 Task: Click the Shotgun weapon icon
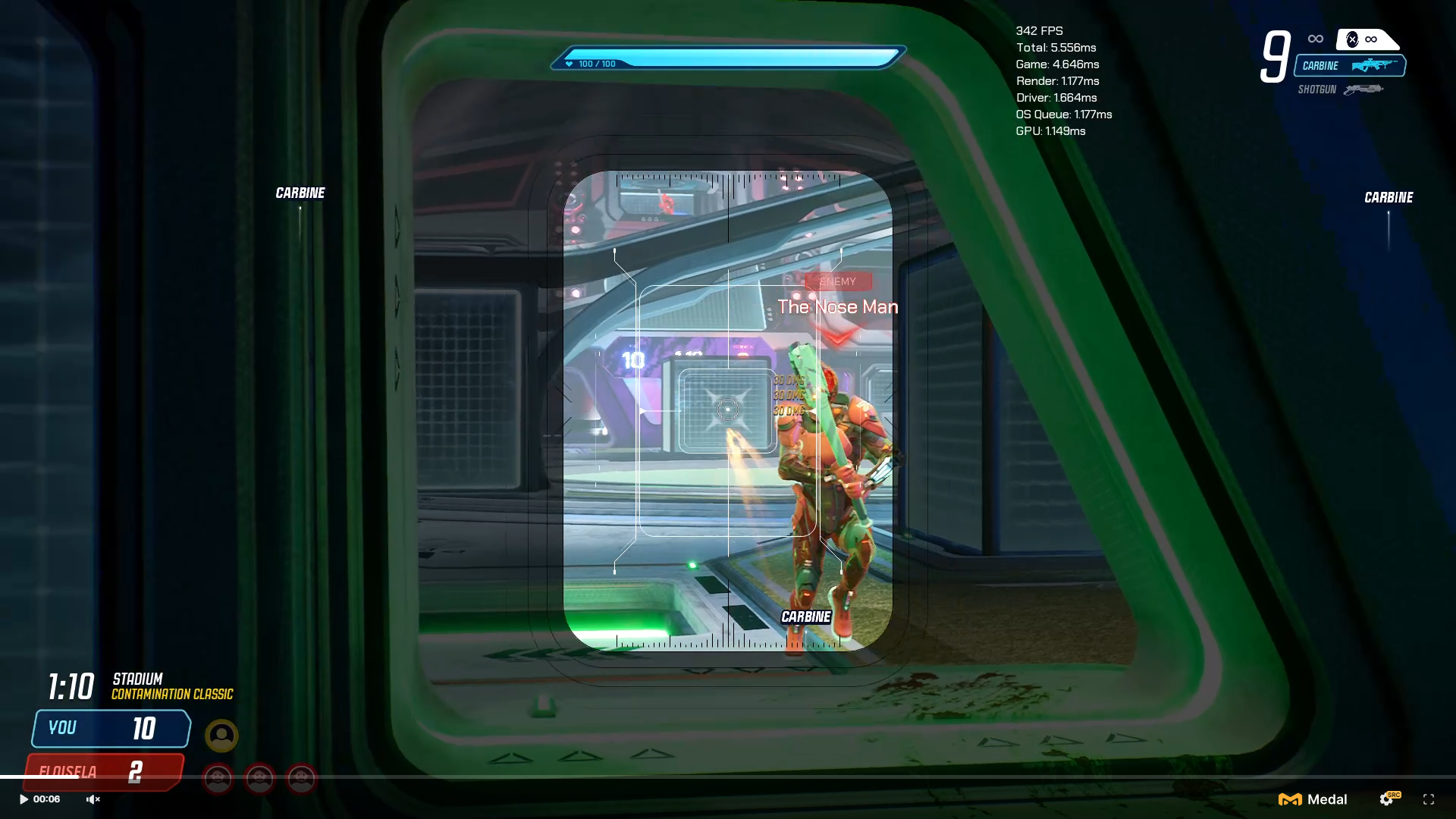[1363, 89]
